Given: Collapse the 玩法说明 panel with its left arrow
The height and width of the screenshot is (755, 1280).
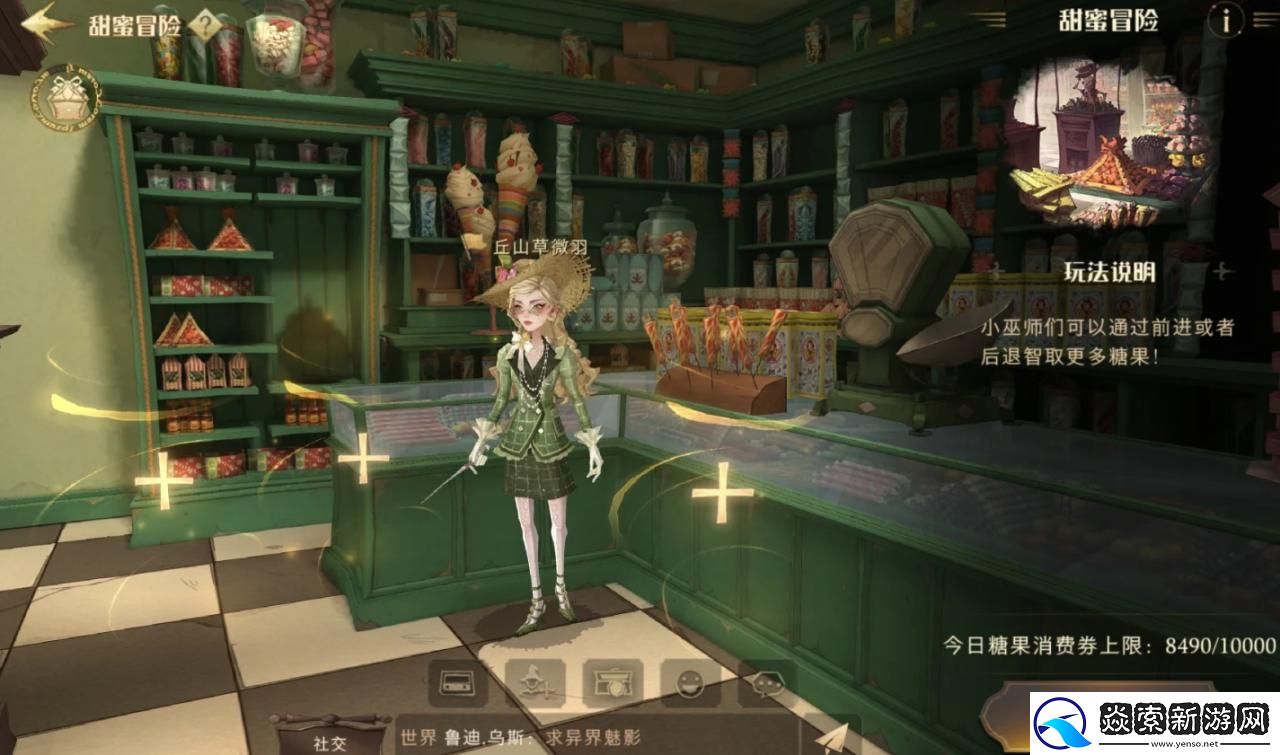Looking at the screenshot, I should pos(994,268).
